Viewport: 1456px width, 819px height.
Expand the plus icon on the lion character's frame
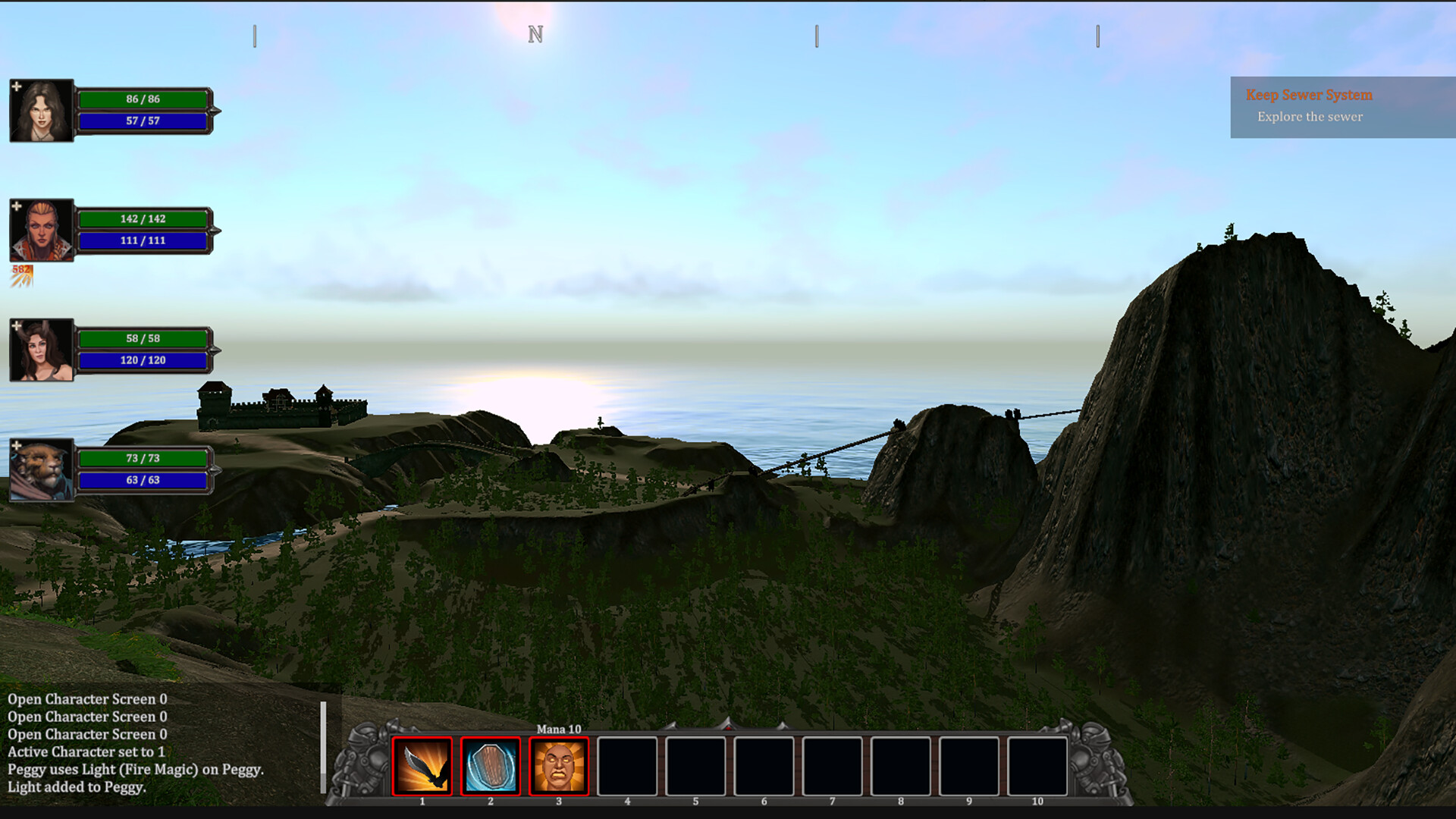pyautogui.click(x=17, y=444)
